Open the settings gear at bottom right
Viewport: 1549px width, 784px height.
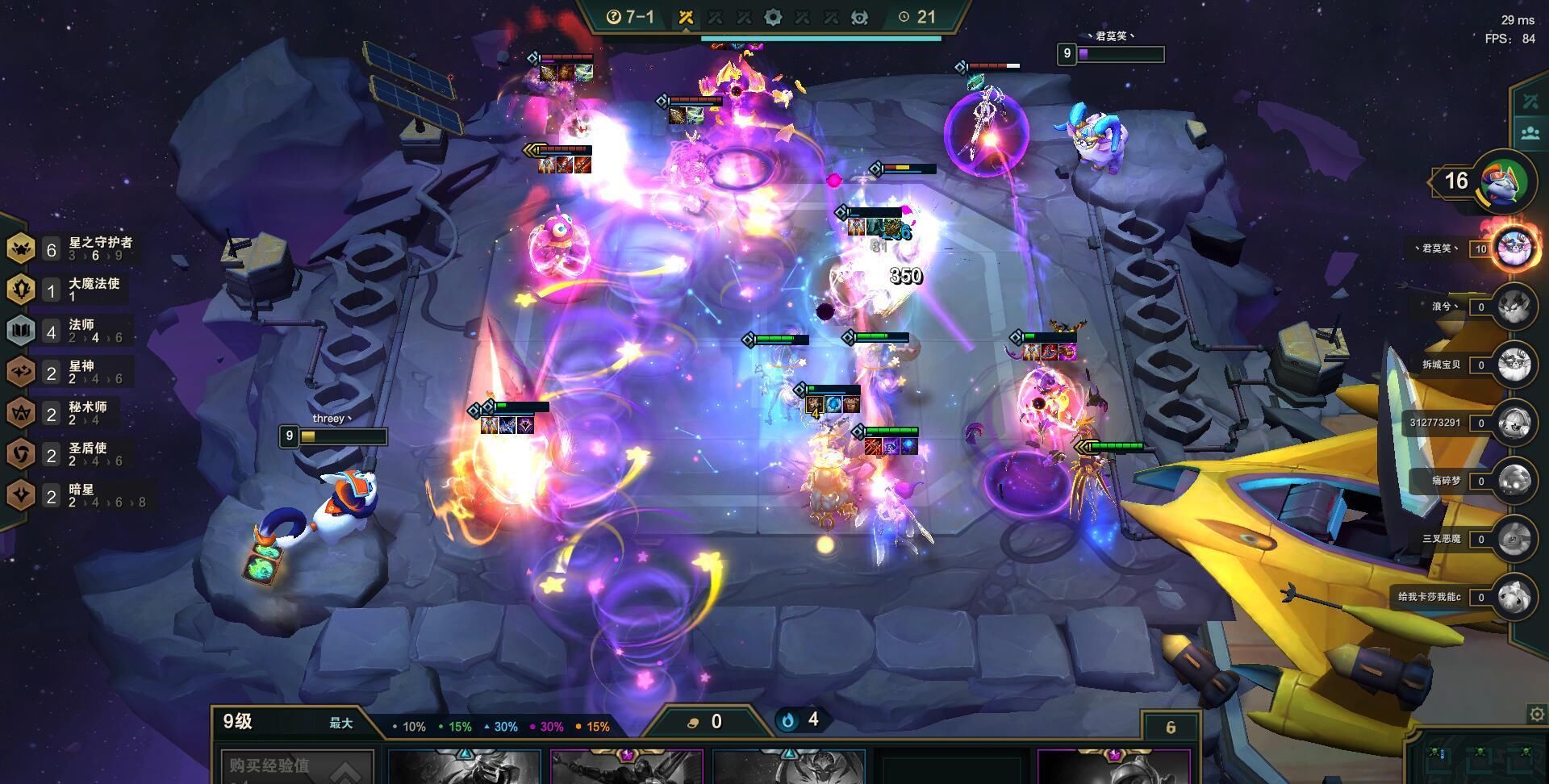point(1537,714)
